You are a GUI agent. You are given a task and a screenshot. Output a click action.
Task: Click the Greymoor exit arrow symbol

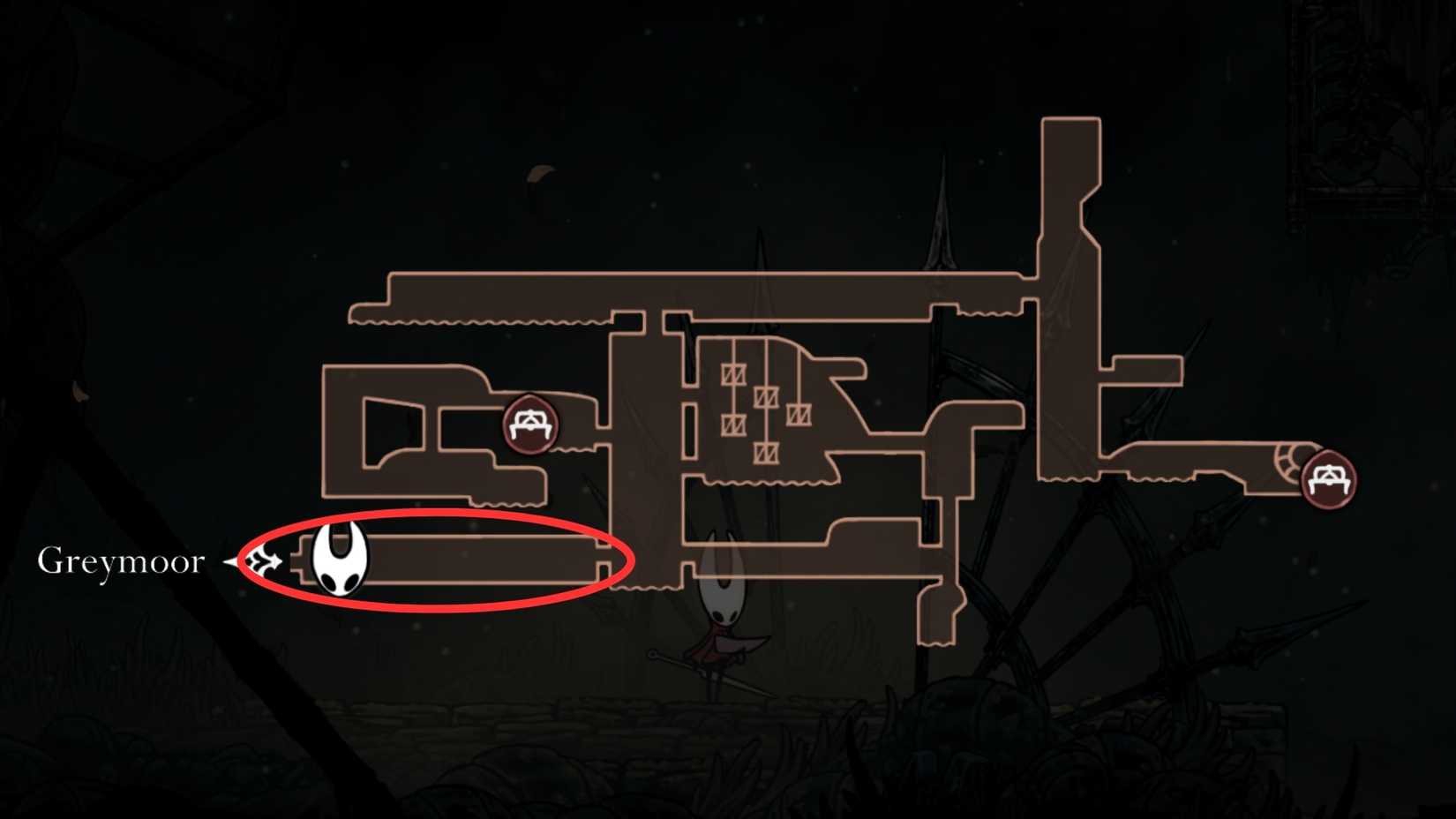pos(261,560)
